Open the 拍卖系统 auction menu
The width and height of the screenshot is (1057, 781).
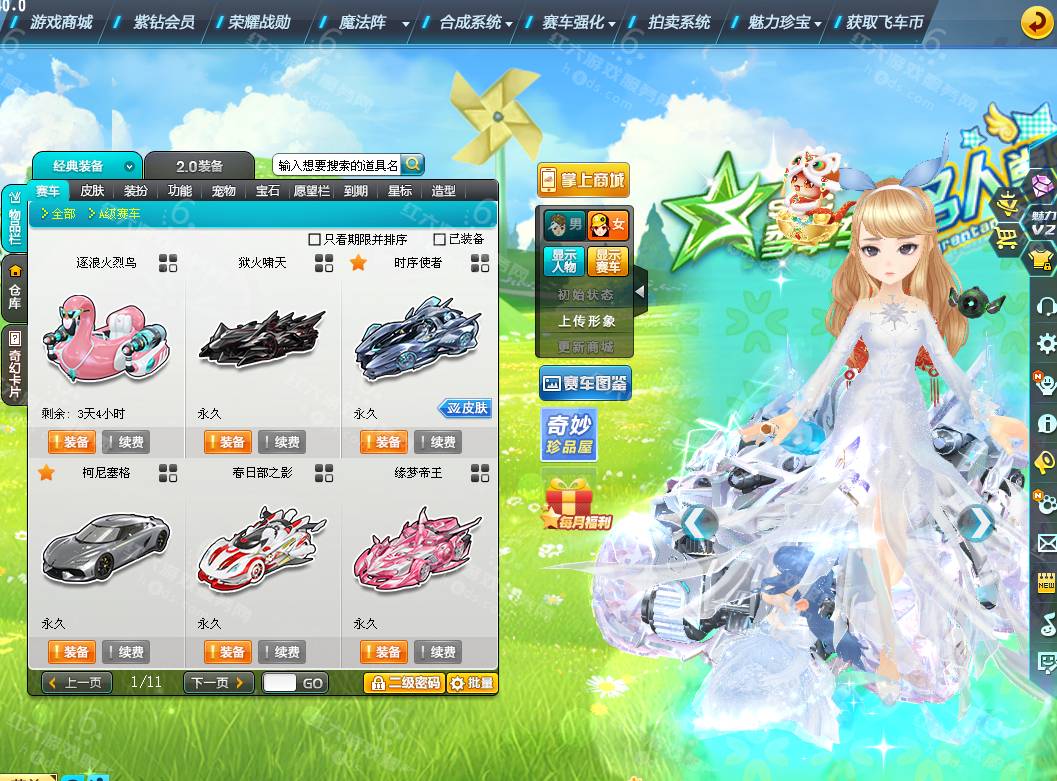pyautogui.click(x=679, y=21)
